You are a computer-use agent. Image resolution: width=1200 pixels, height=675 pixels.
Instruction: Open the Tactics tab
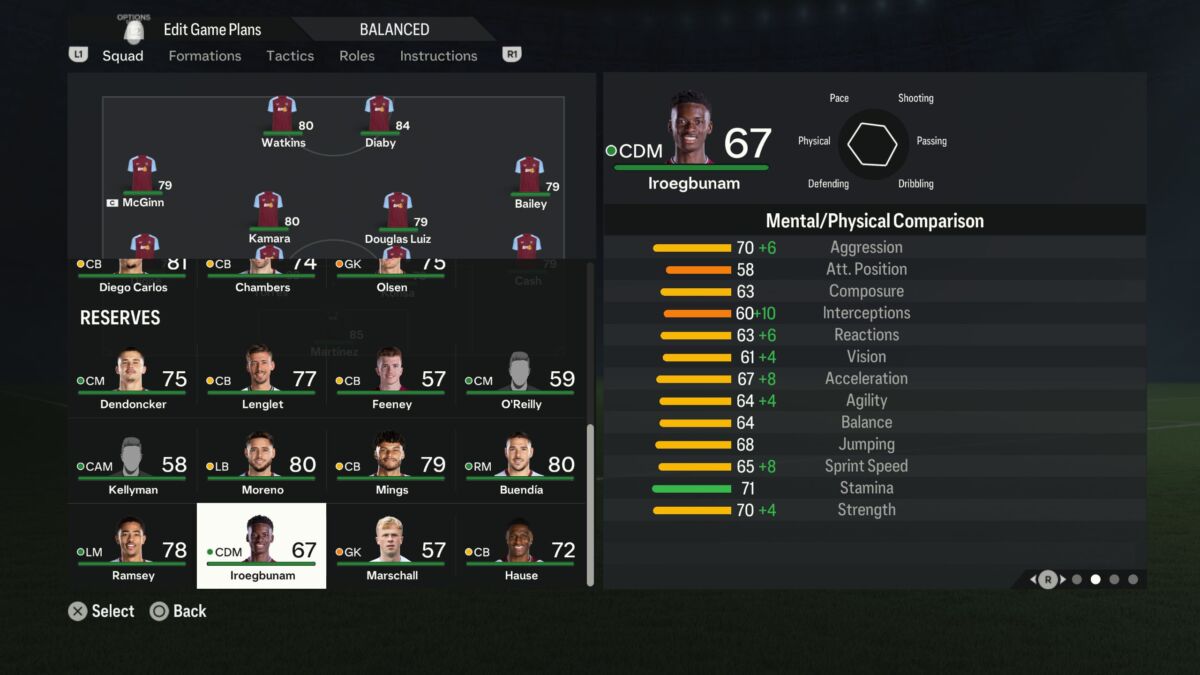coord(290,56)
